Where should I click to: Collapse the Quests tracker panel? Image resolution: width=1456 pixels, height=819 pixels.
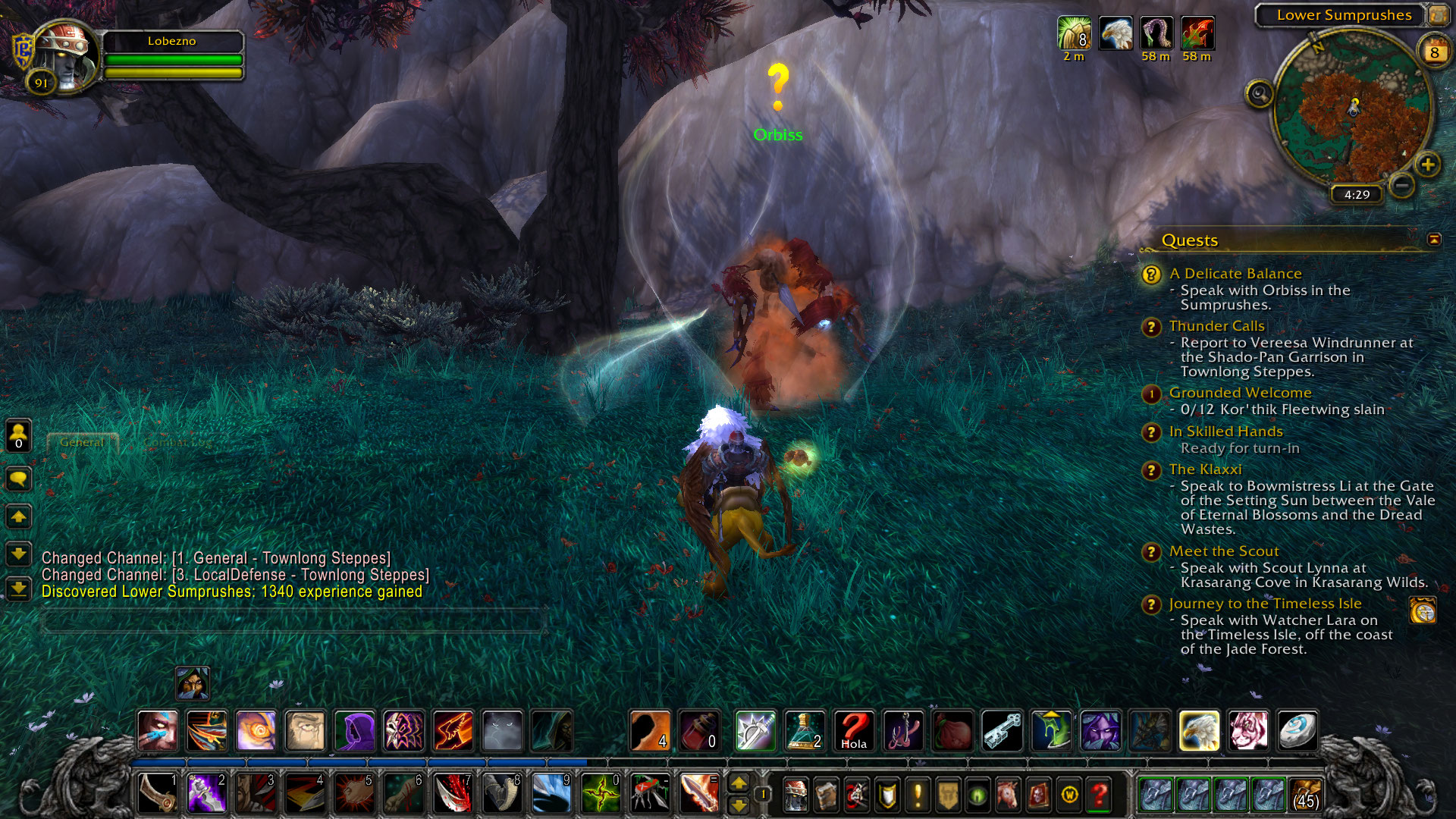pos(1434,240)
